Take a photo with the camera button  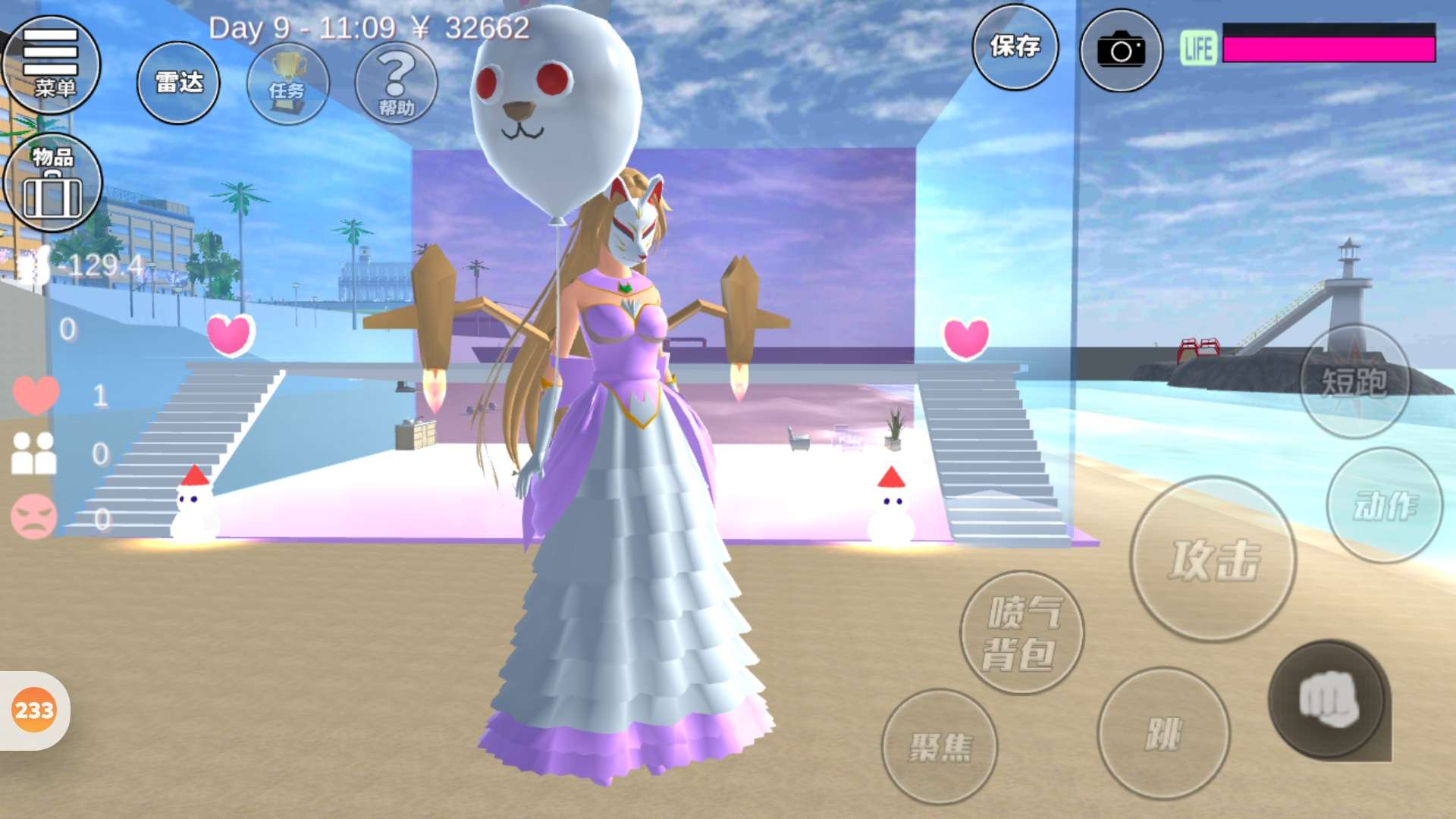1121,50
